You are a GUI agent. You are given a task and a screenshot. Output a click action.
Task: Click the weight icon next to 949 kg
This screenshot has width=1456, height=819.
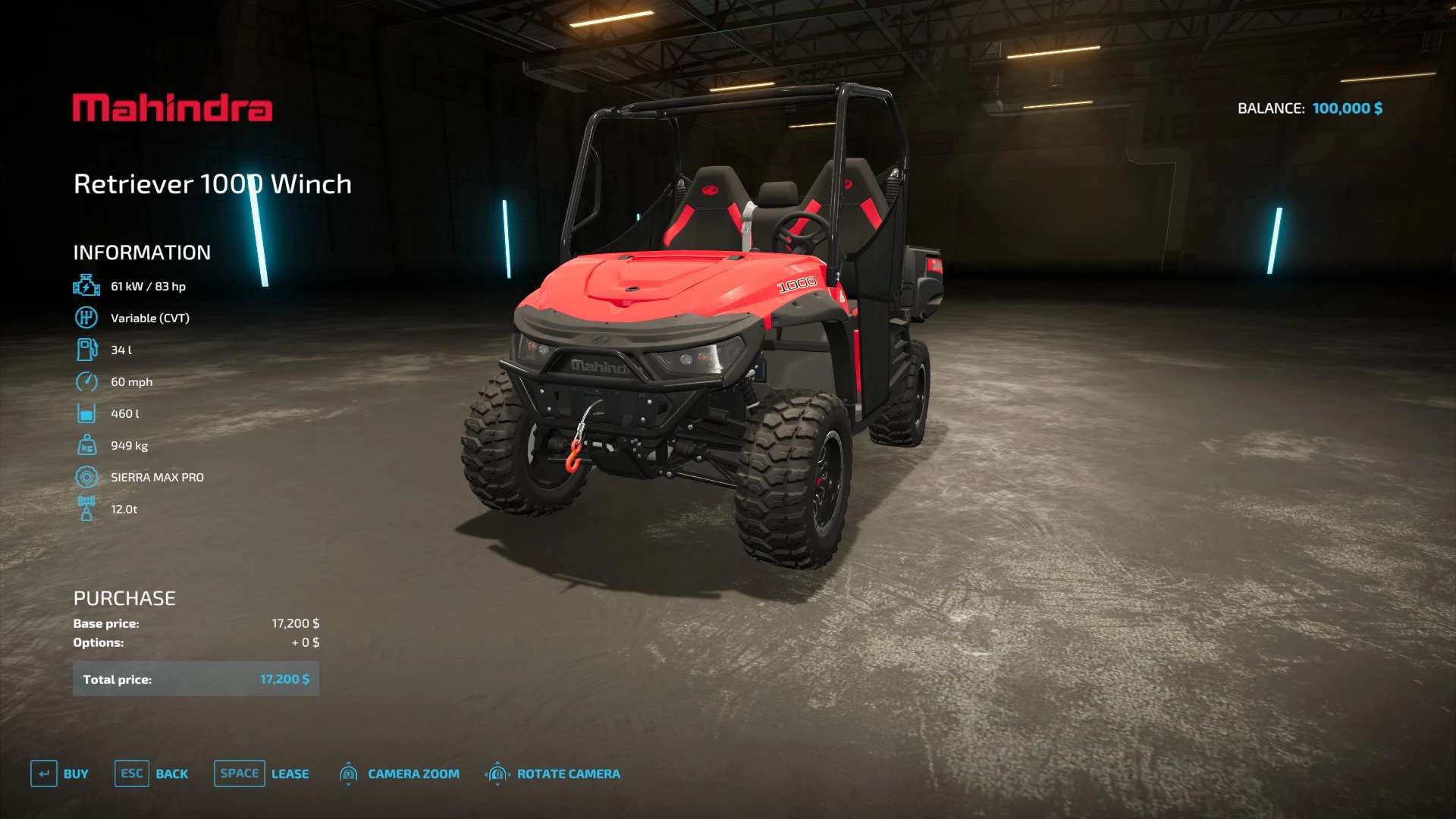(86, 445)
